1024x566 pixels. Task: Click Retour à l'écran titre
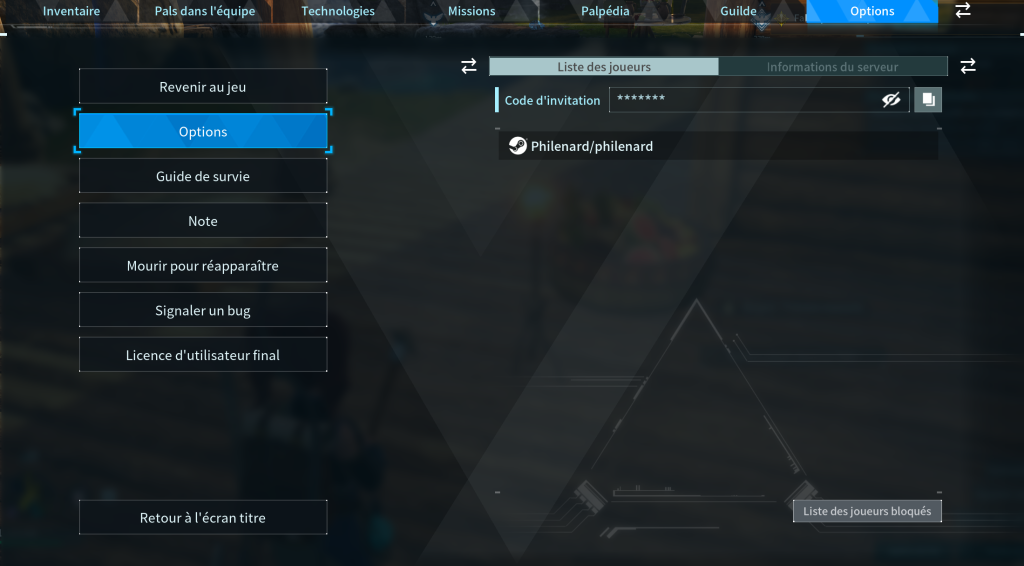[x=203, y=518]
